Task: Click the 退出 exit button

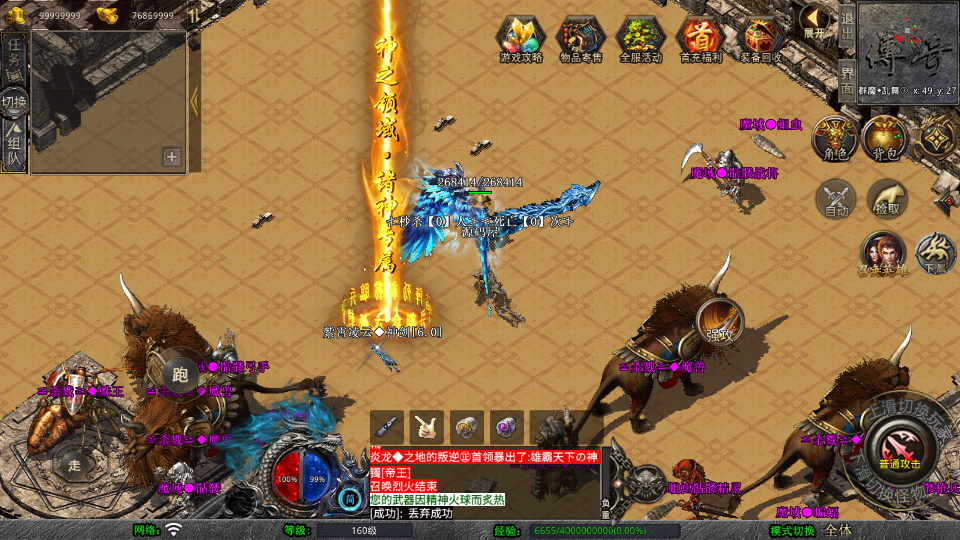Action: pos(847,22)
